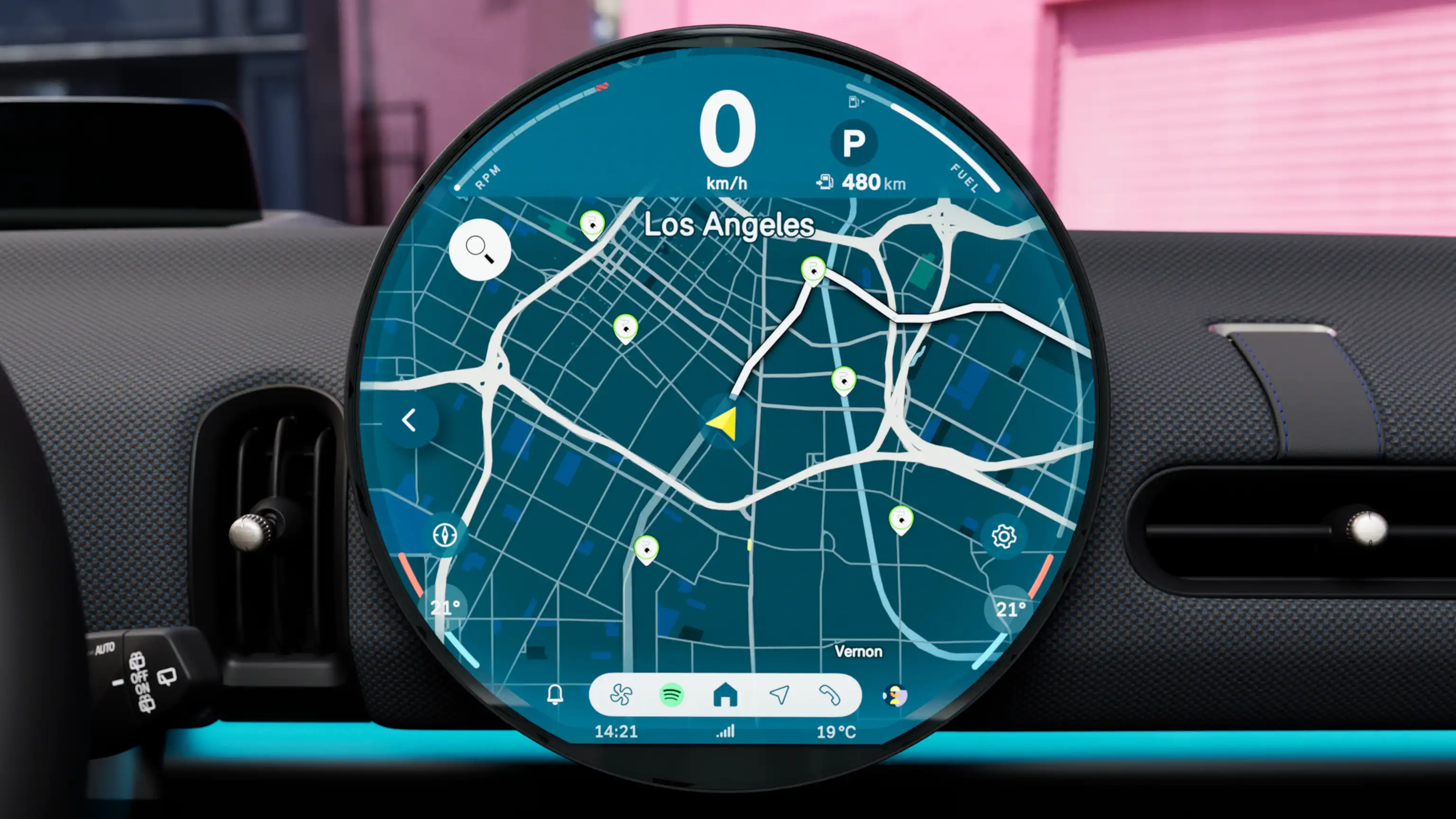This screenshot has width=1456, height=819.
Task: Open settings with the gear icon
Action: [x=1004, y=537]
